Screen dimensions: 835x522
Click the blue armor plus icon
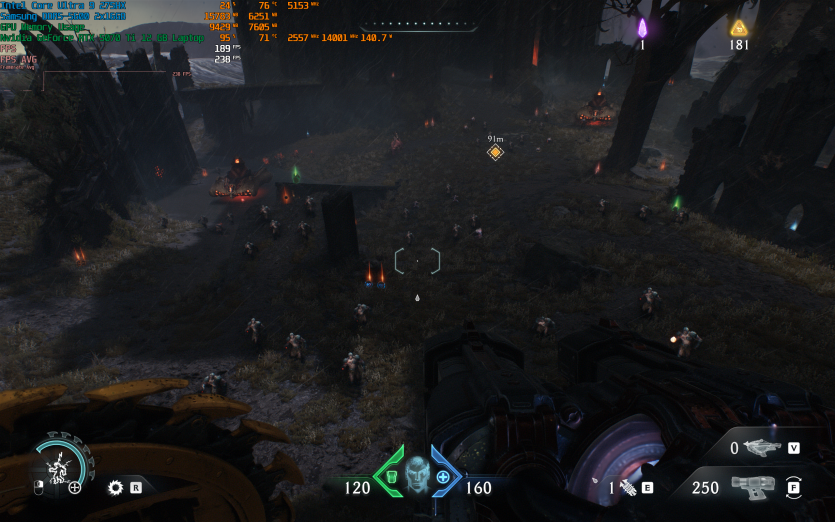443,478
